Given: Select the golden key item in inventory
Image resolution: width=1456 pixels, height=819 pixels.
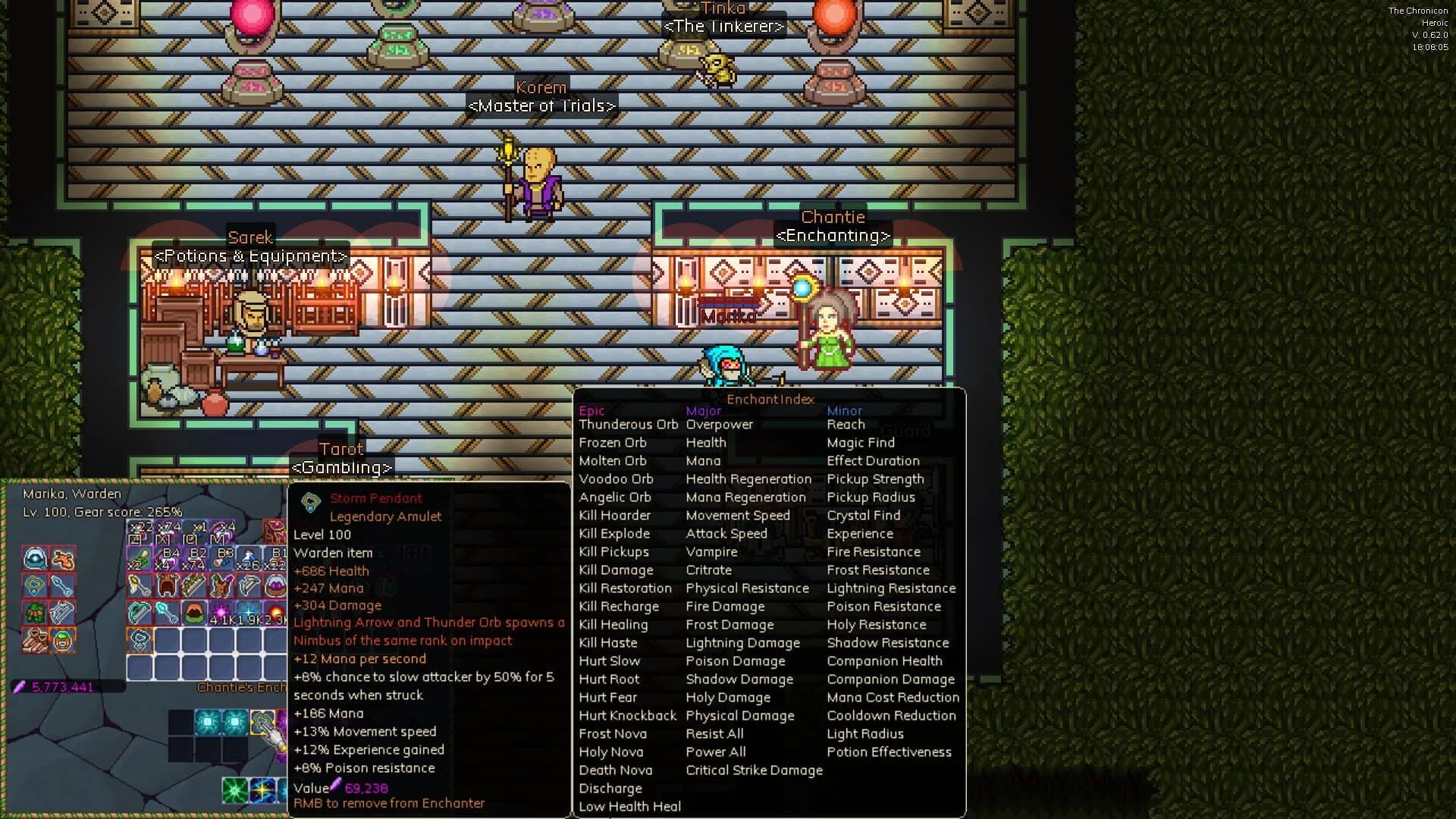Looking at the screenshot, I should click(139, 585).
